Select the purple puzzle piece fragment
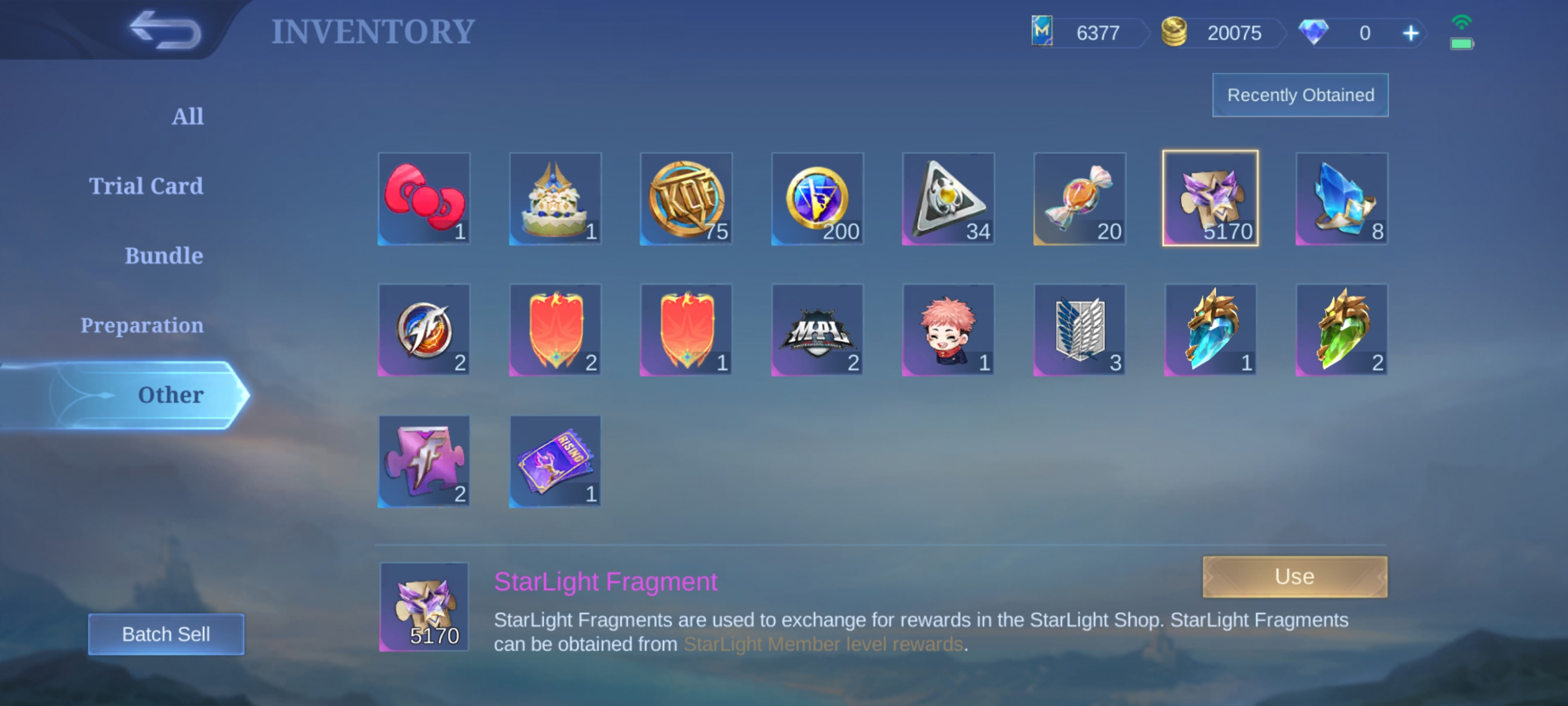This screenshot has width=1568, height=706. click(x=424, y=461)
